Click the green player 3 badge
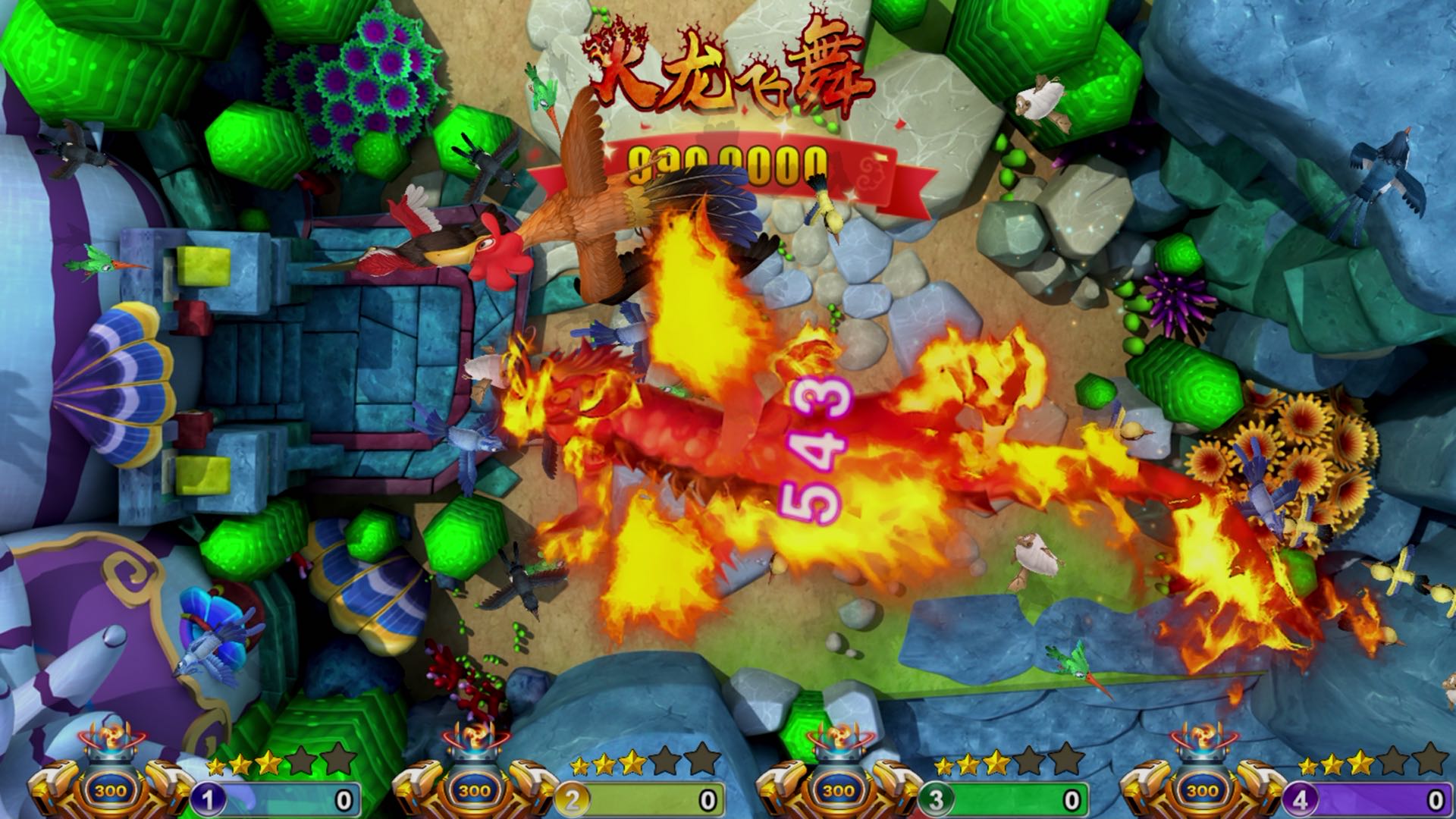The height and width of the screenshot is (819, 1456). click(937, 799)
